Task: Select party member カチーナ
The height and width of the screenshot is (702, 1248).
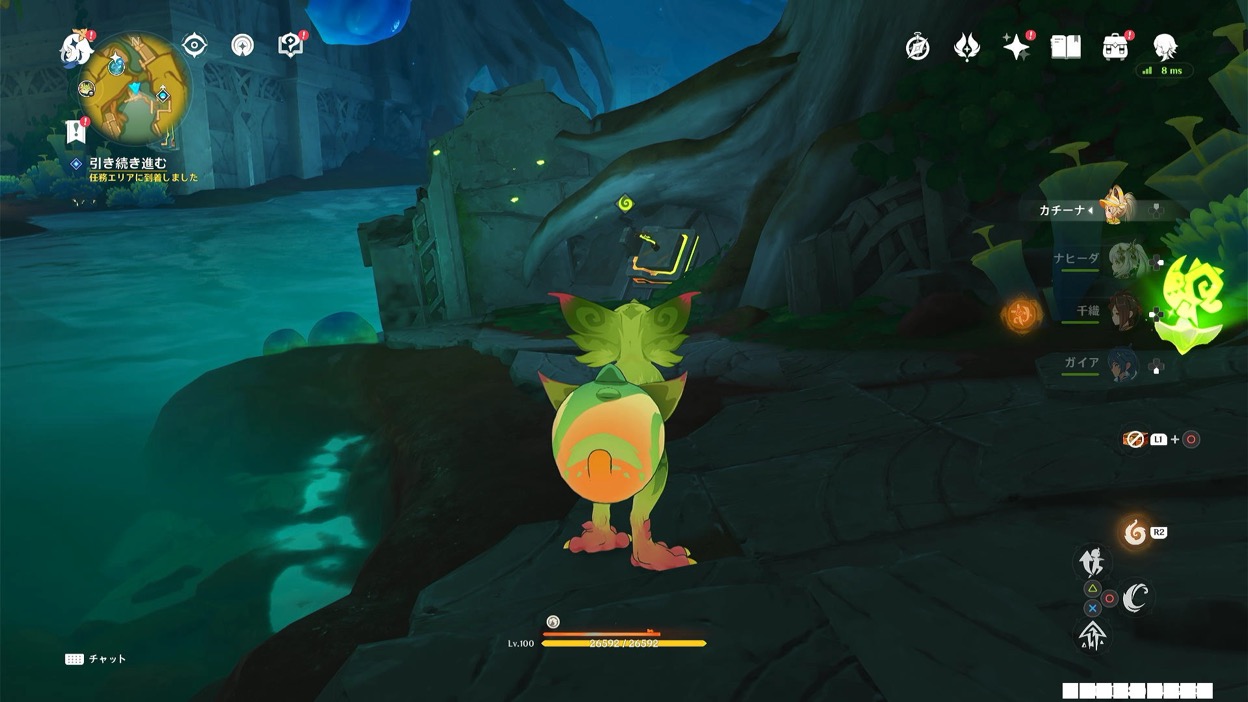Action: 1118,210
